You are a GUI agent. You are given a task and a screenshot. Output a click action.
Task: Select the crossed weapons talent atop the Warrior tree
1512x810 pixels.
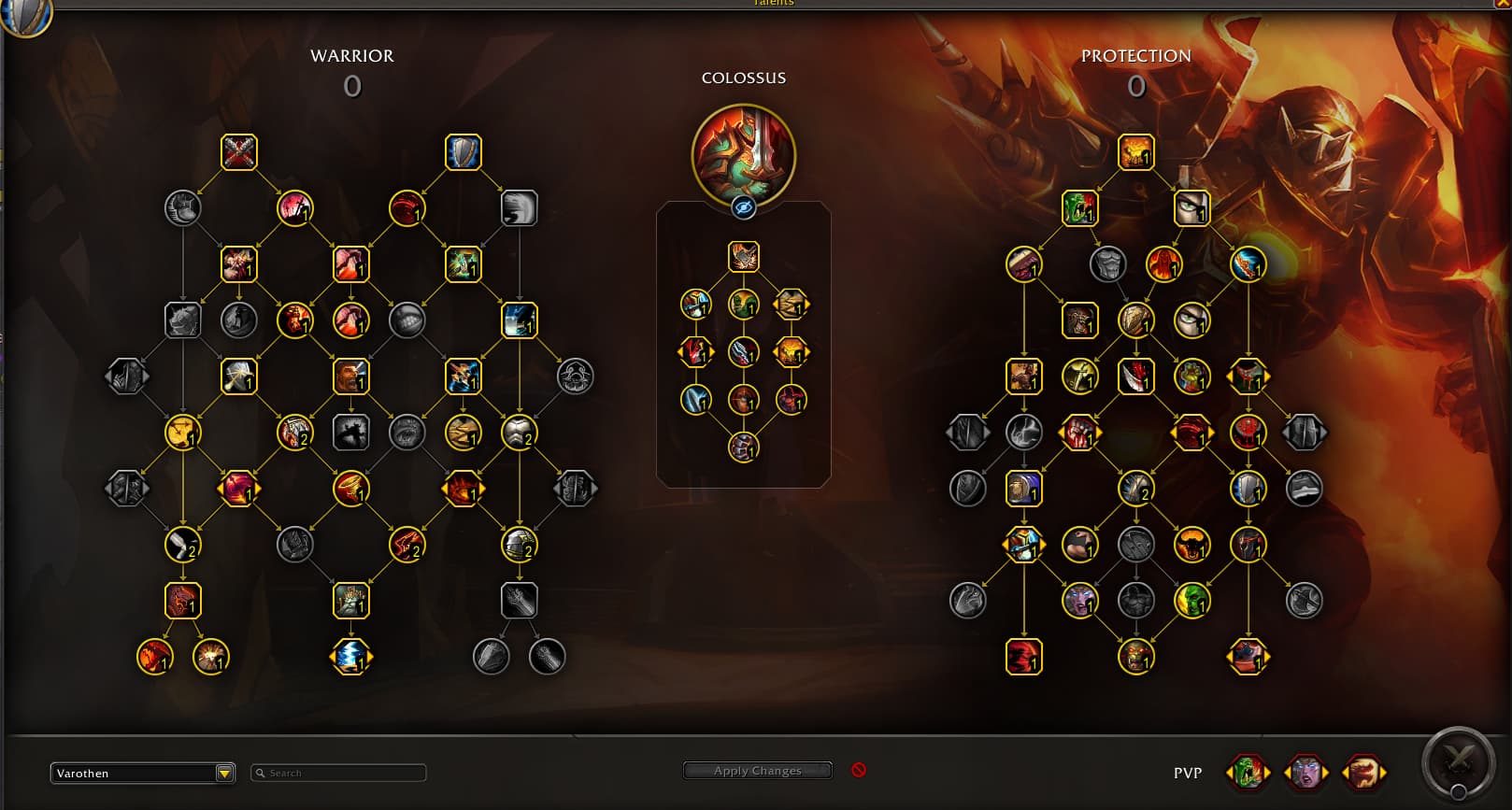click(239, 152)
